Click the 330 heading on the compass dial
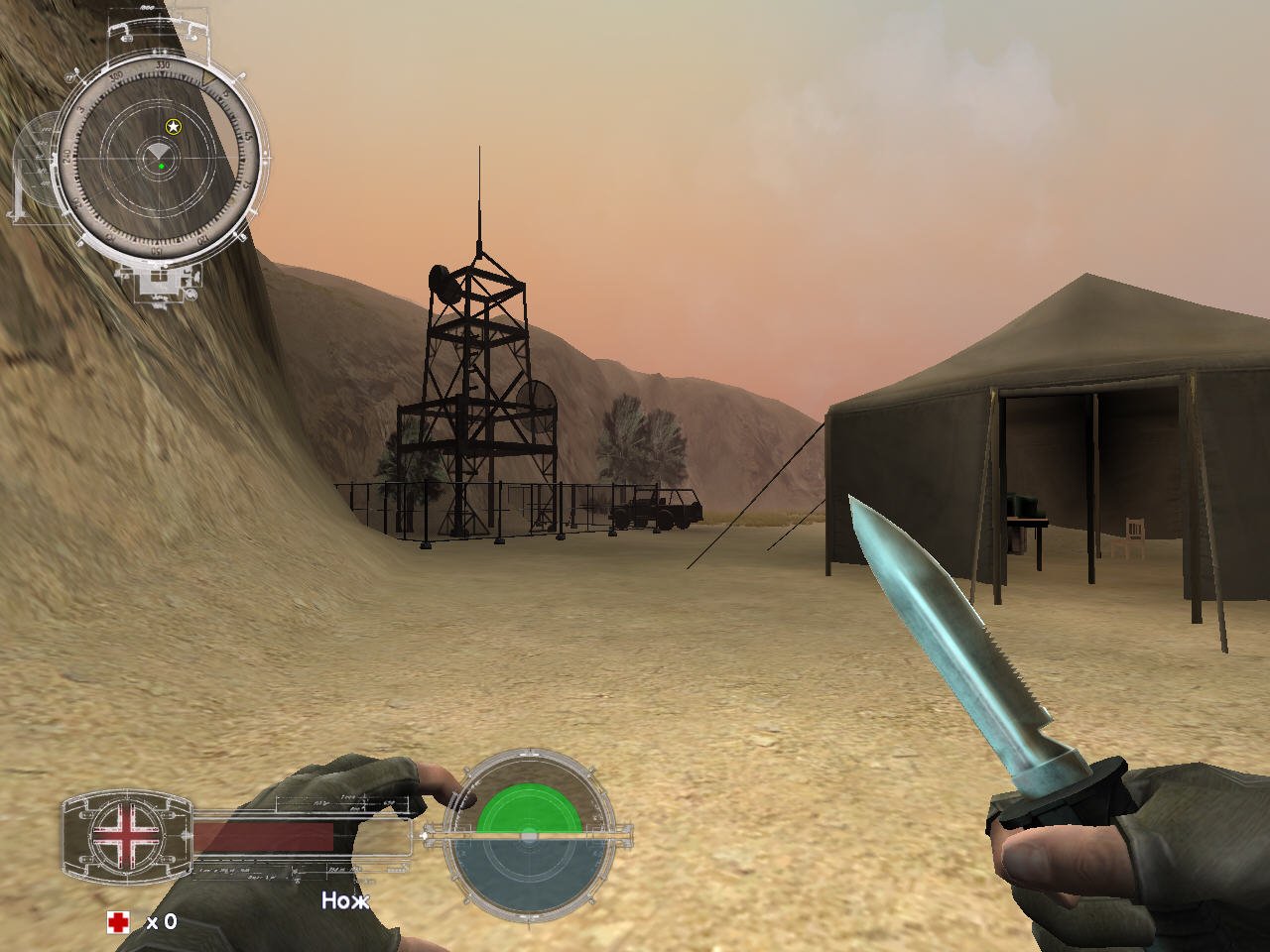This screenshot has height=952, width=1270. click(x=162, y=64)
